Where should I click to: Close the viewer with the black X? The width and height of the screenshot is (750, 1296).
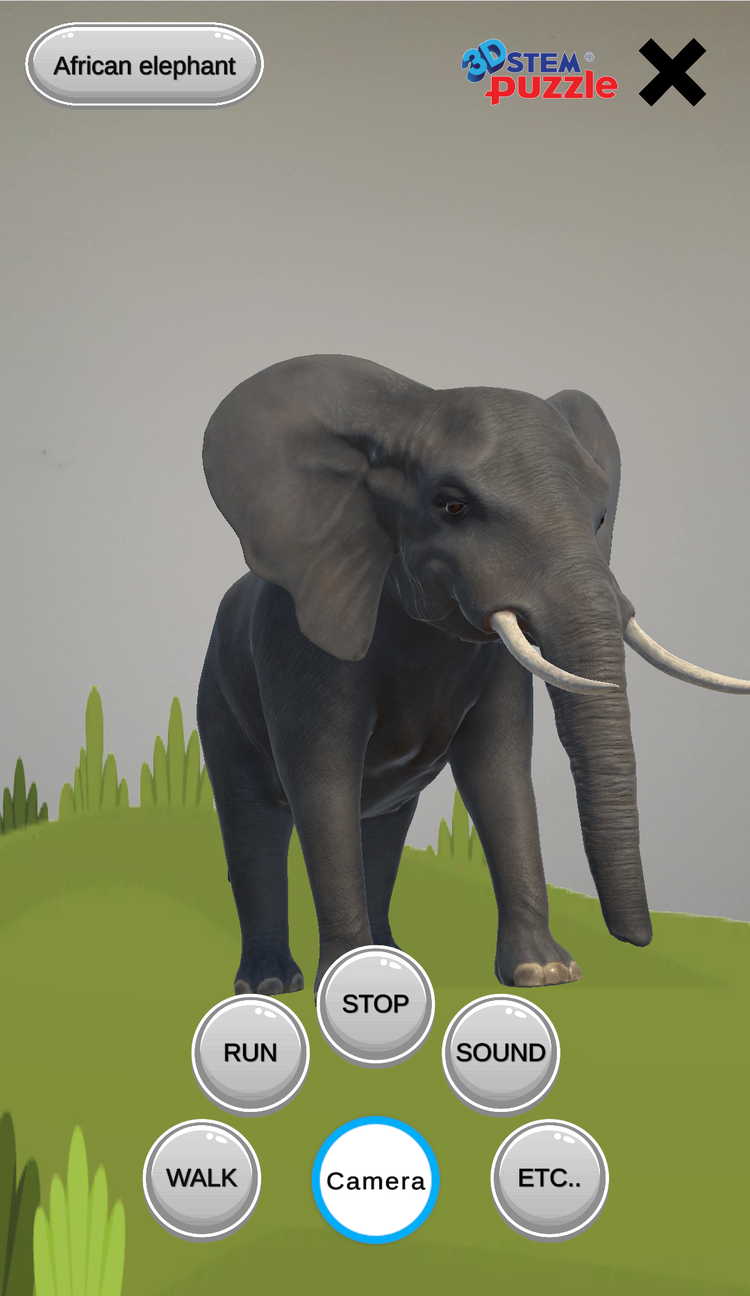(672, 72)
